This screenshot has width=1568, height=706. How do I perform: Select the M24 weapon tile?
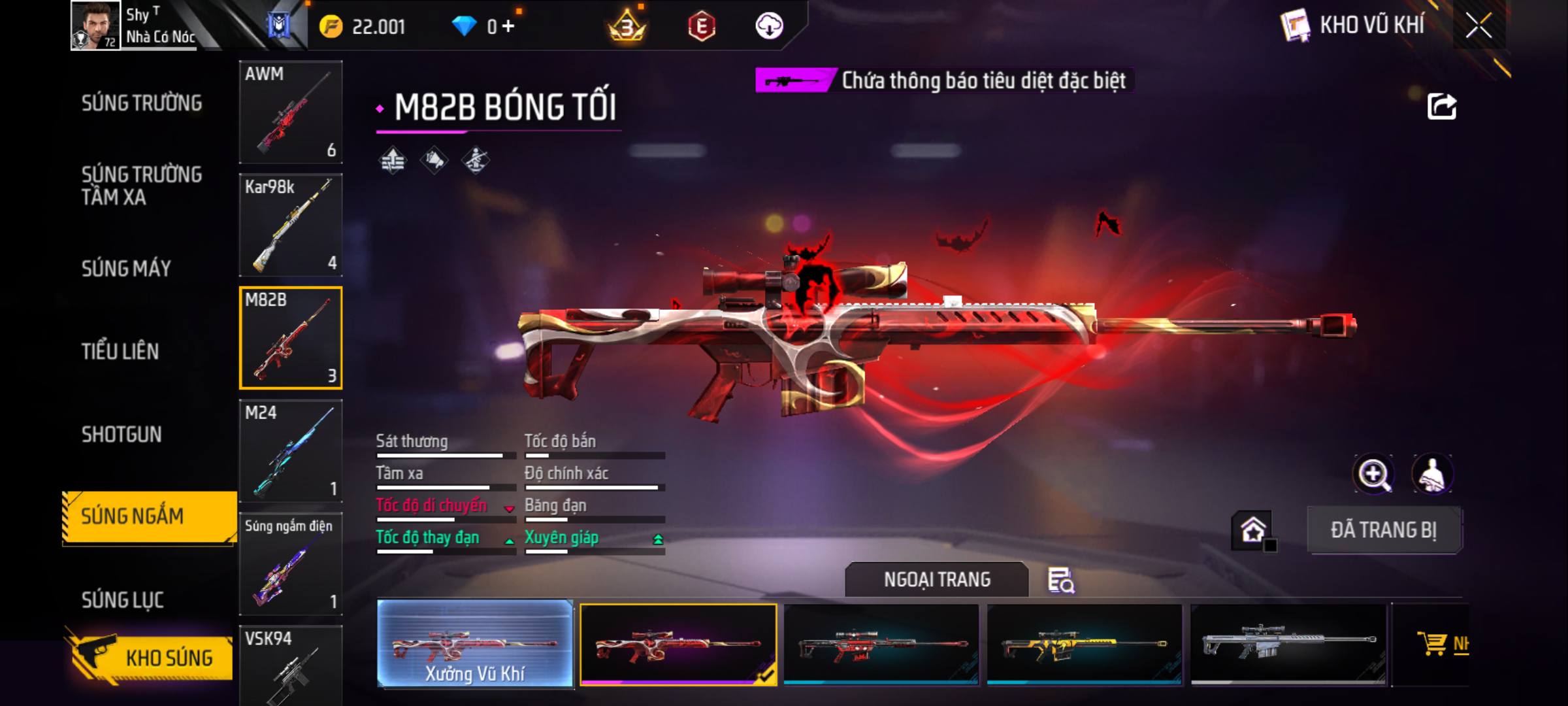tap(291, 451)
